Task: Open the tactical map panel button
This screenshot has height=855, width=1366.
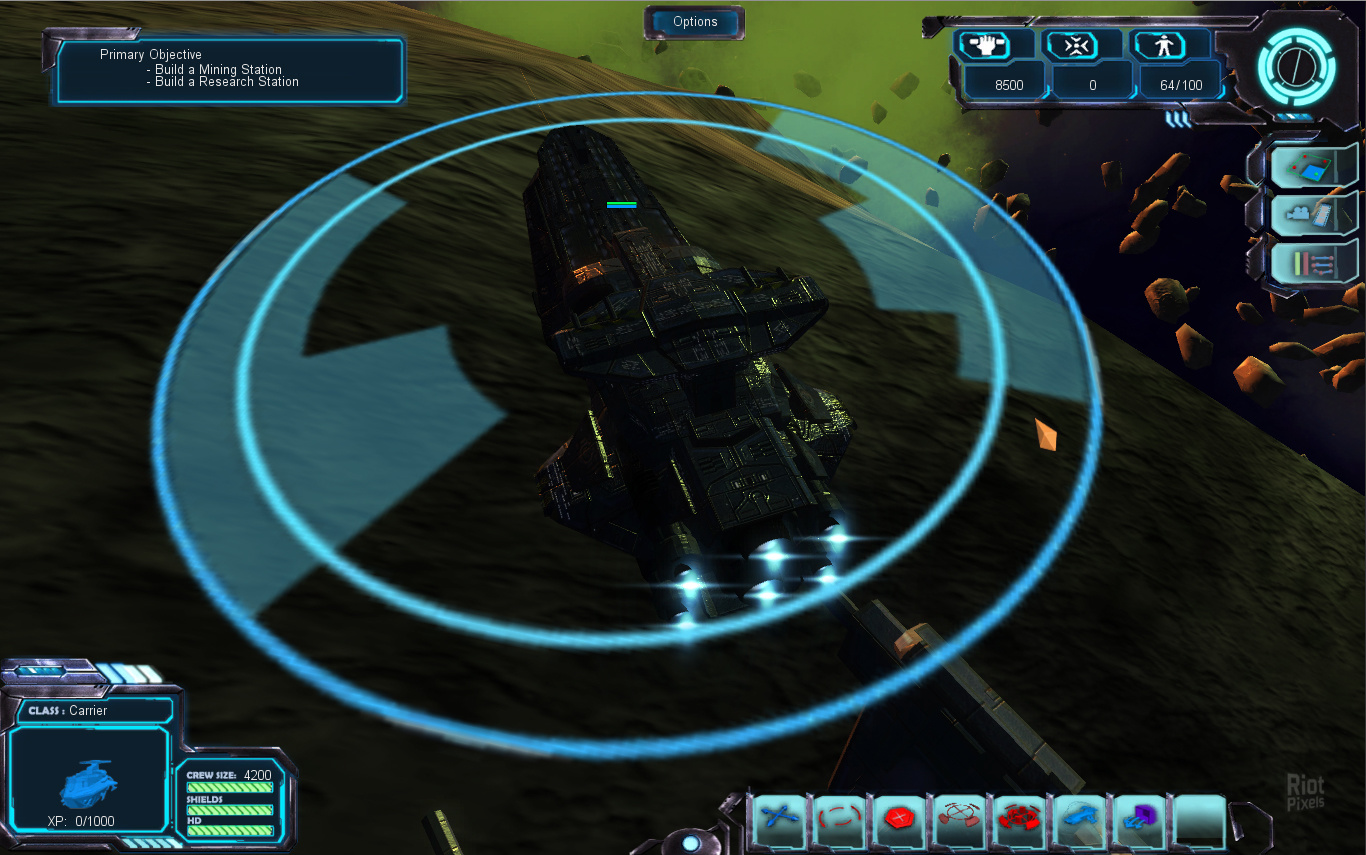Action: [x=1311, y=164]
